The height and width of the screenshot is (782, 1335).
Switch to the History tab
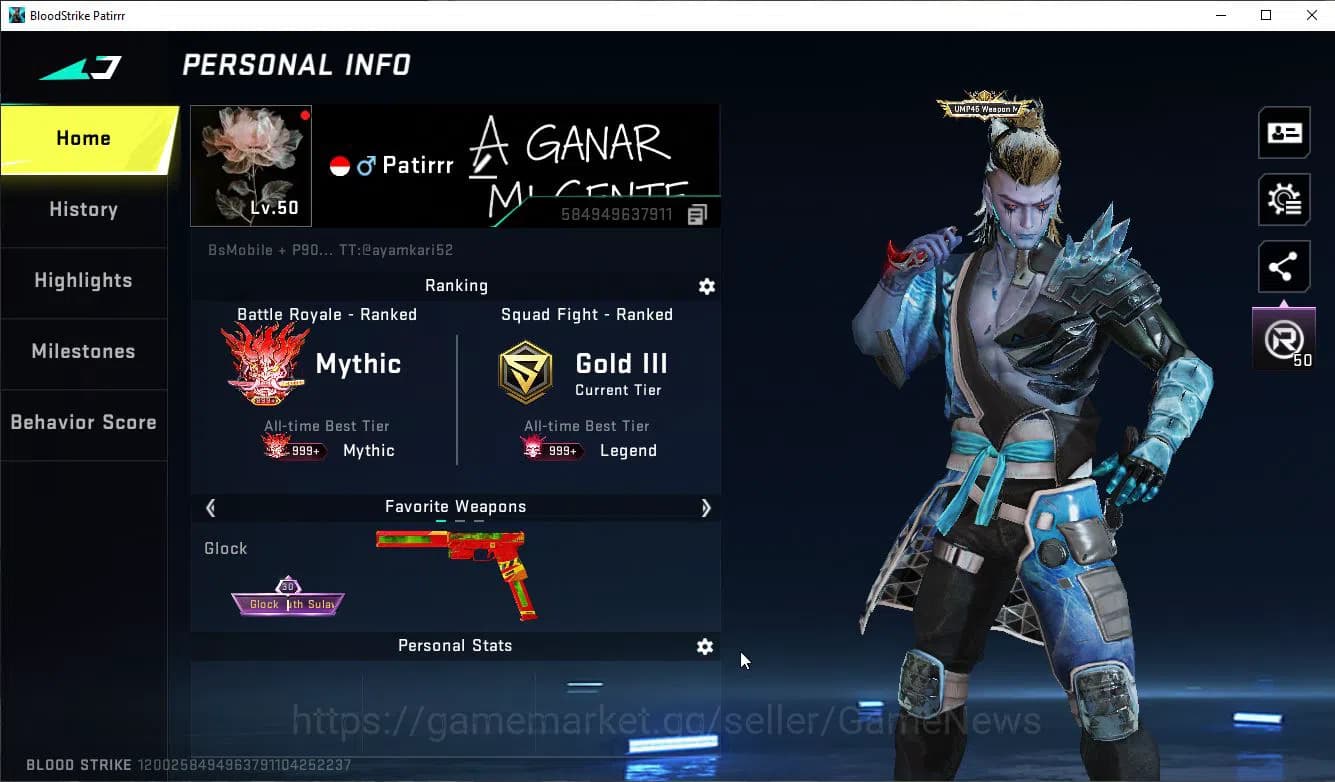(83, 210)
